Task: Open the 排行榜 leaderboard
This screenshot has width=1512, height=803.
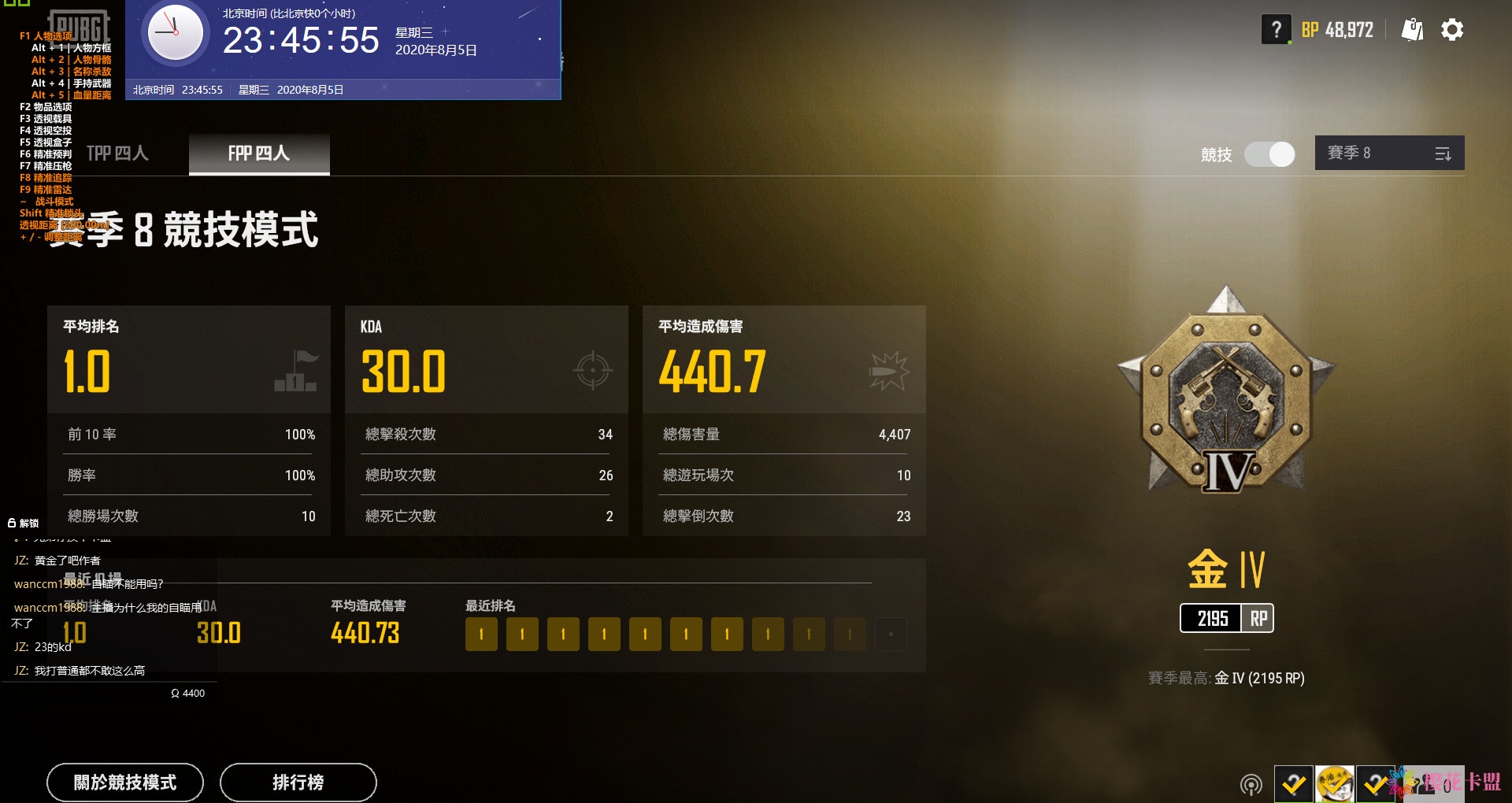Action: tap(298, 782)
